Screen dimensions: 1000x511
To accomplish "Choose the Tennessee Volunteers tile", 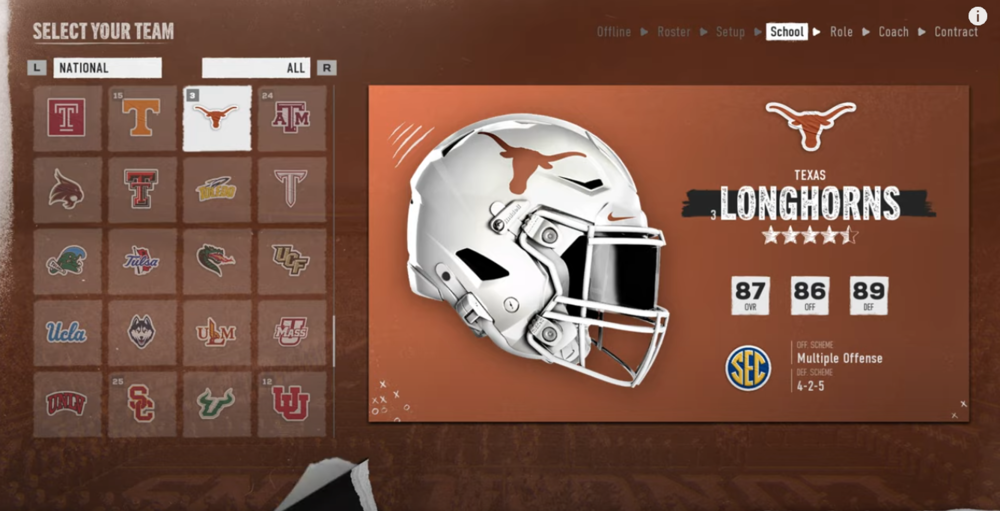I will pyautogui.click(x=142, y=118).
